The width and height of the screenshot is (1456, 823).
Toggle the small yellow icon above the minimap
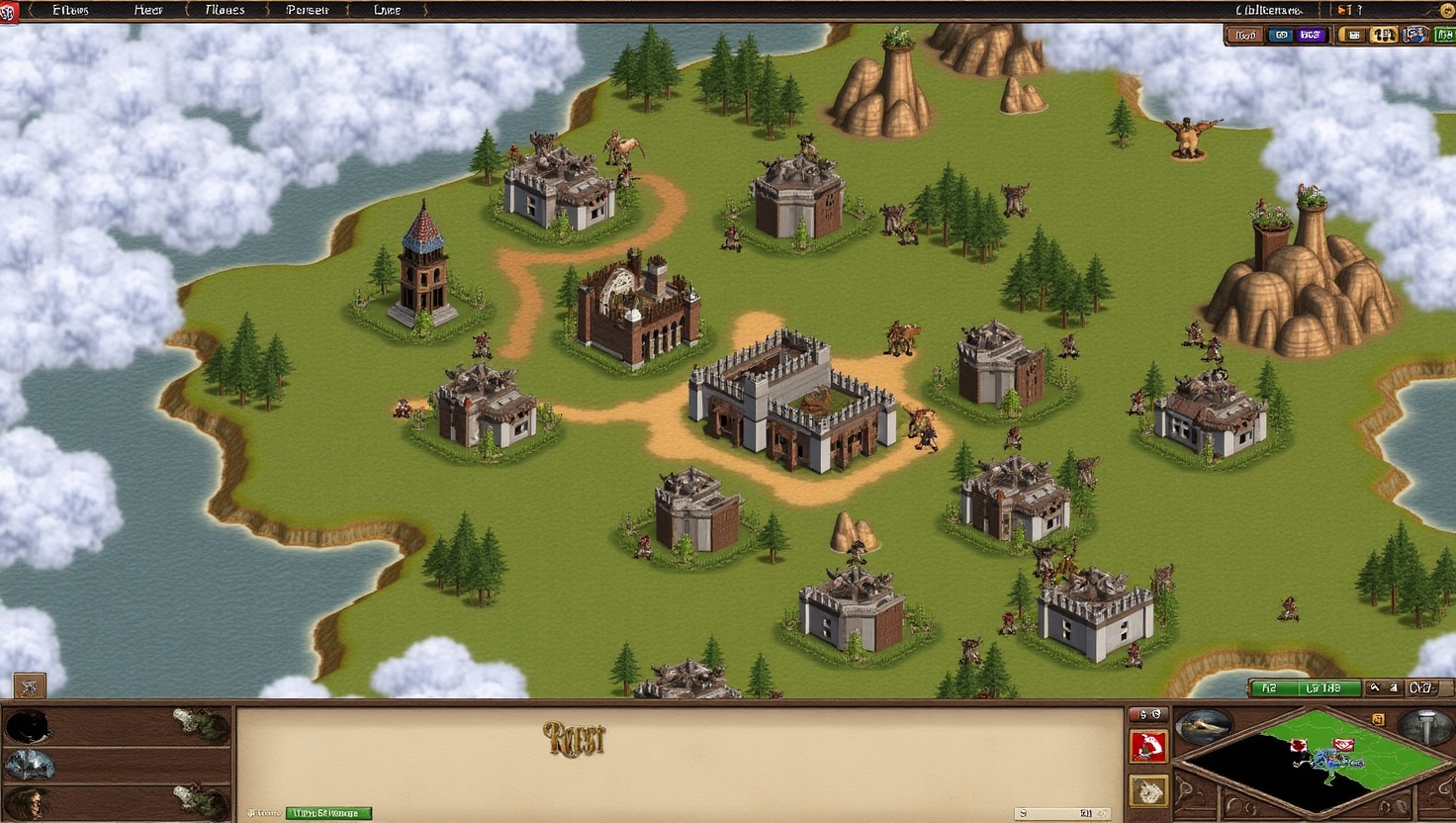(x=1378, y=719)
